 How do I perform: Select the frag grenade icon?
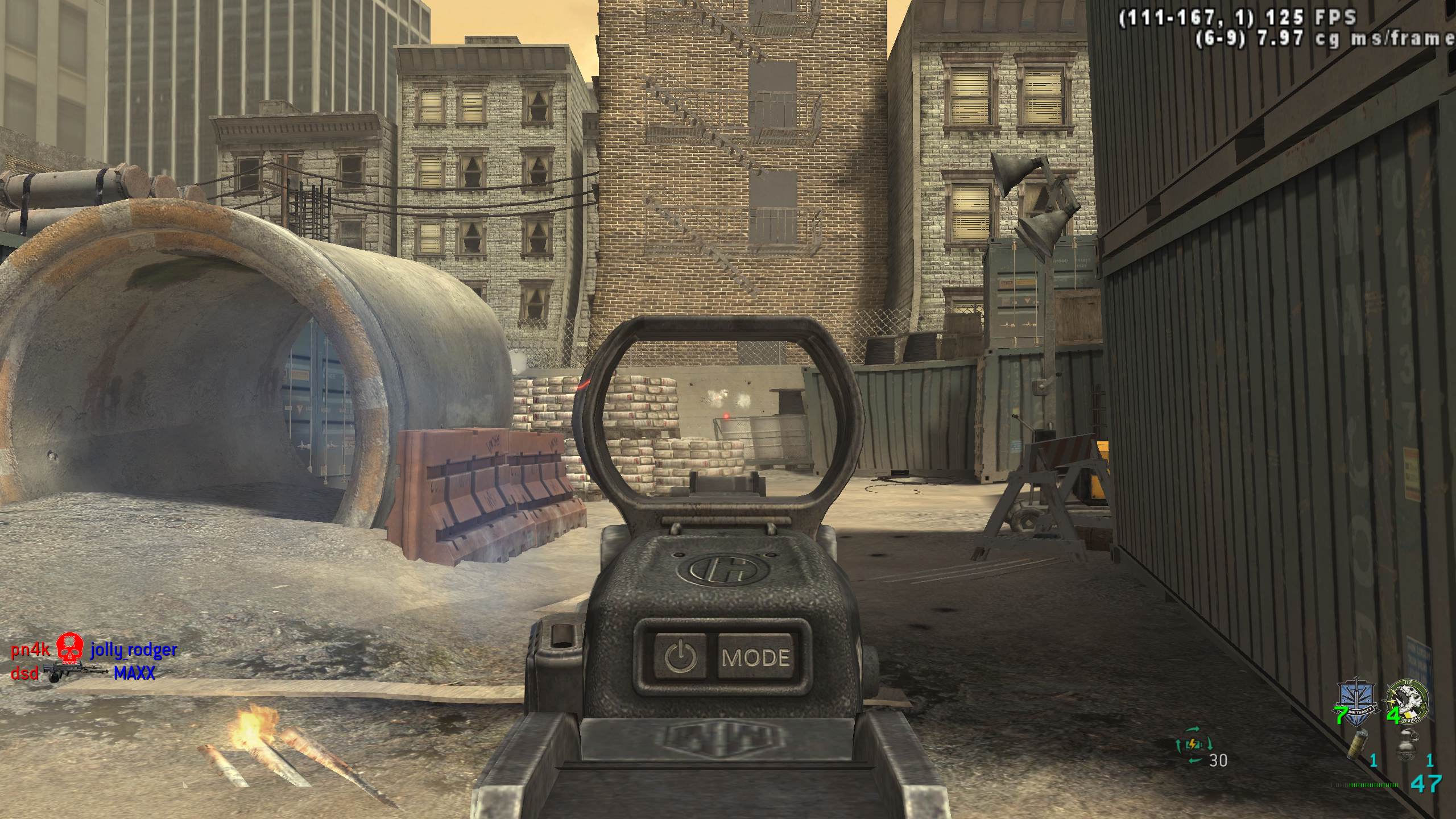coord(1409,742)
